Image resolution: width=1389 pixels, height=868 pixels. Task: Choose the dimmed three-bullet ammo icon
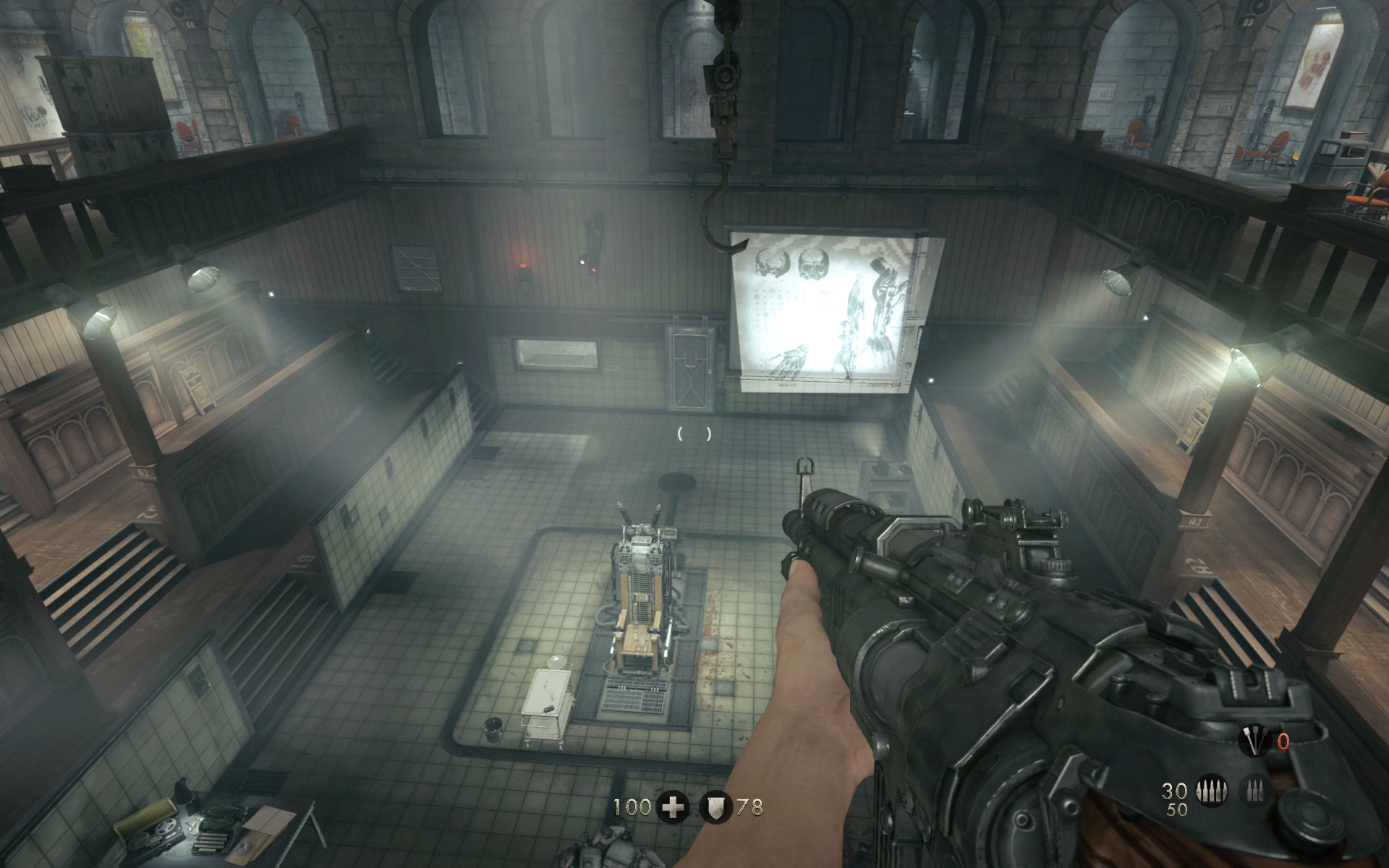click(x=1254, y=790)
